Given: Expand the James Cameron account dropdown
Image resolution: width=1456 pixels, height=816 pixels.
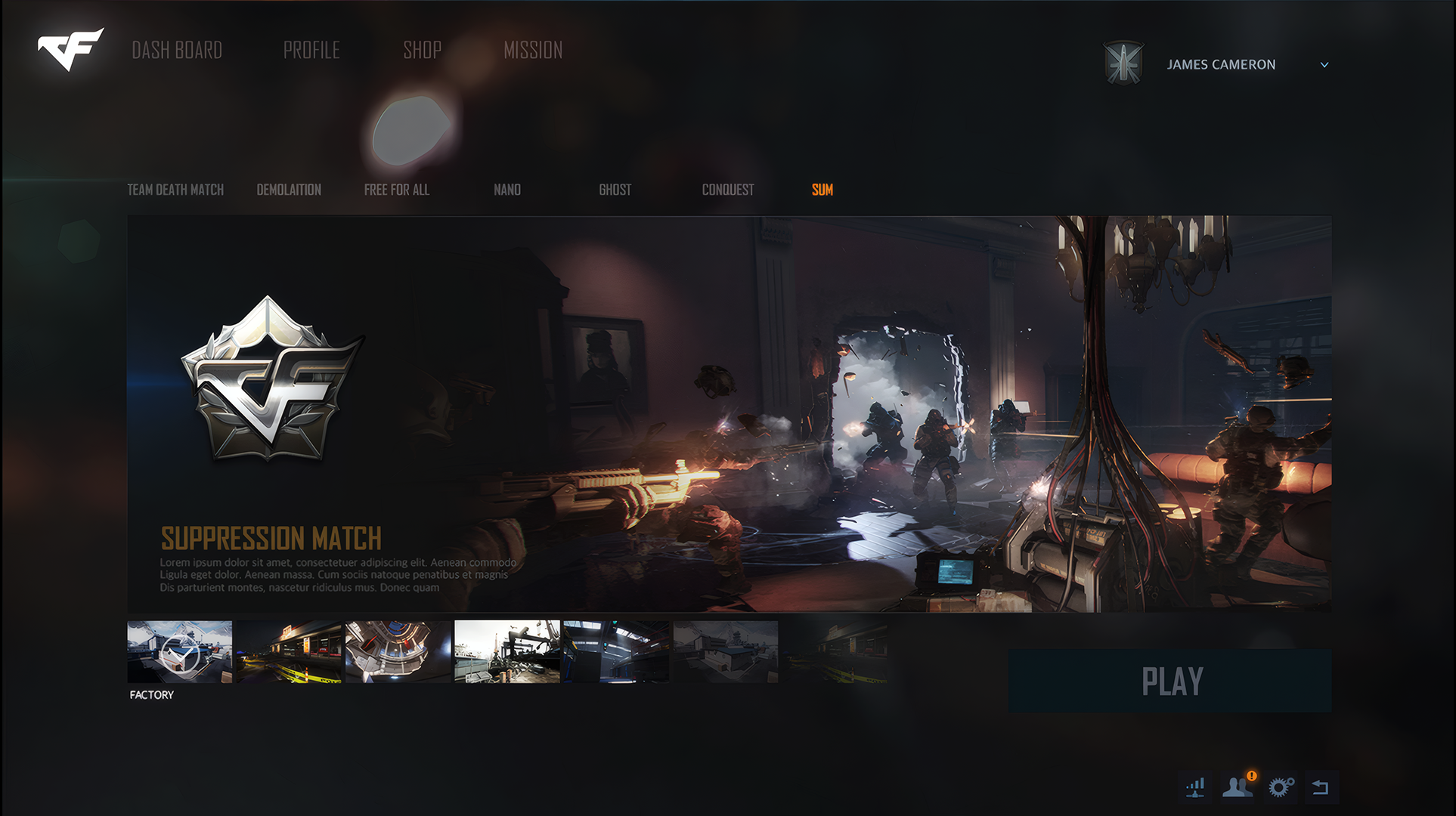Looking at the screenshot, I should (1324, 65).
